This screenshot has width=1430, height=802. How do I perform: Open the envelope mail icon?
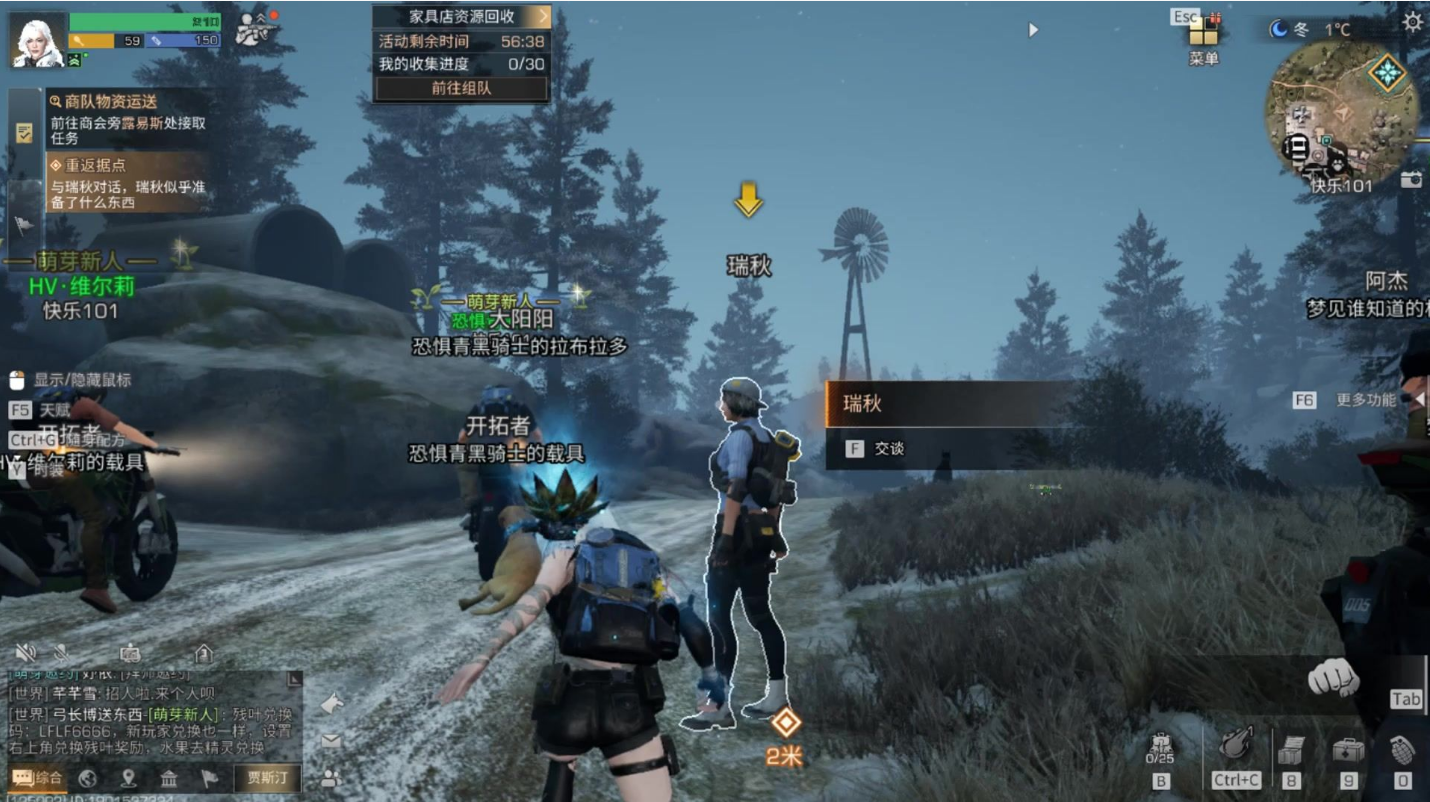(331, 741)
